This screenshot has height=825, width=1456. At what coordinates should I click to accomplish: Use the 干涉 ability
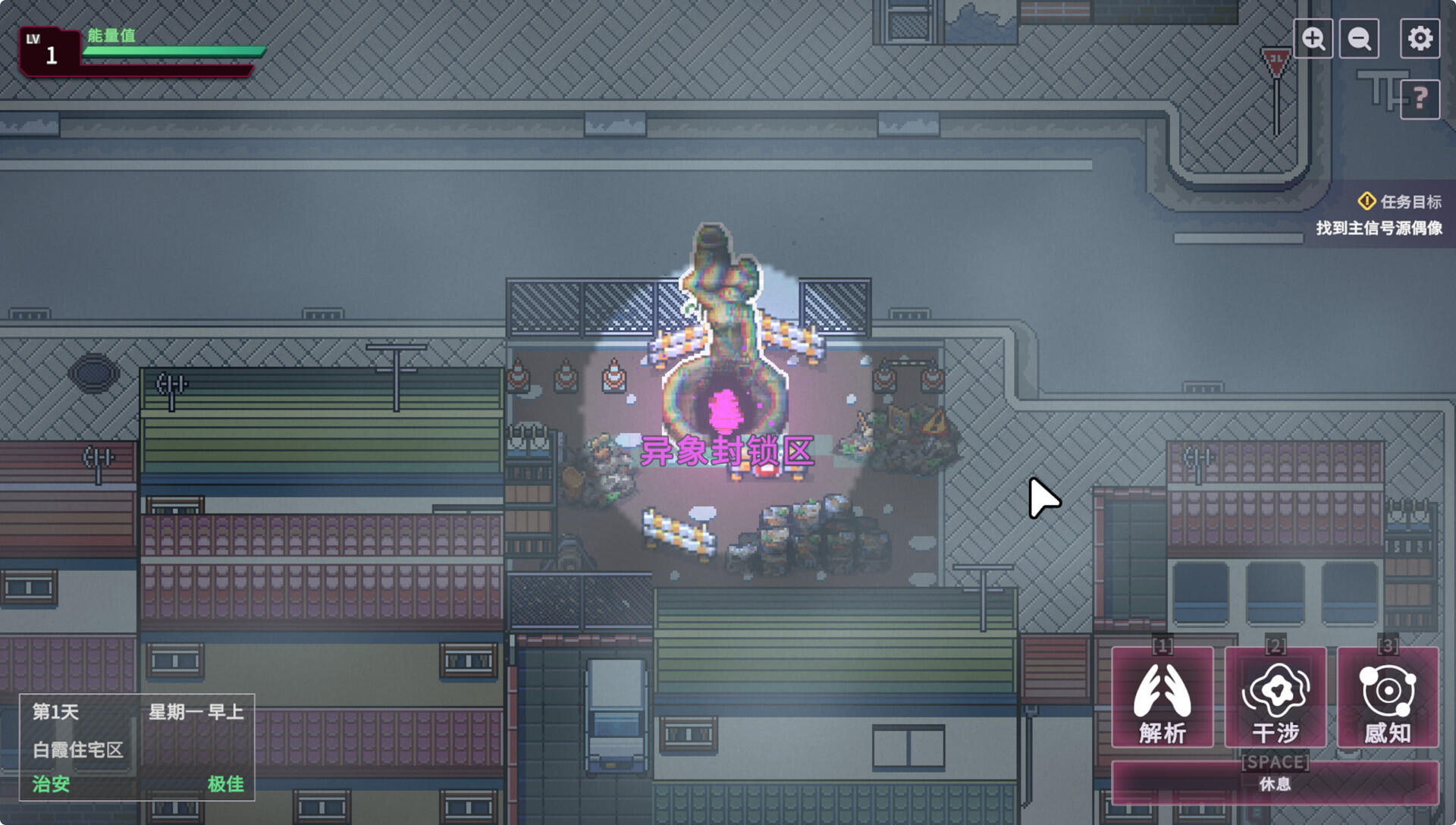click(1276, 698)
